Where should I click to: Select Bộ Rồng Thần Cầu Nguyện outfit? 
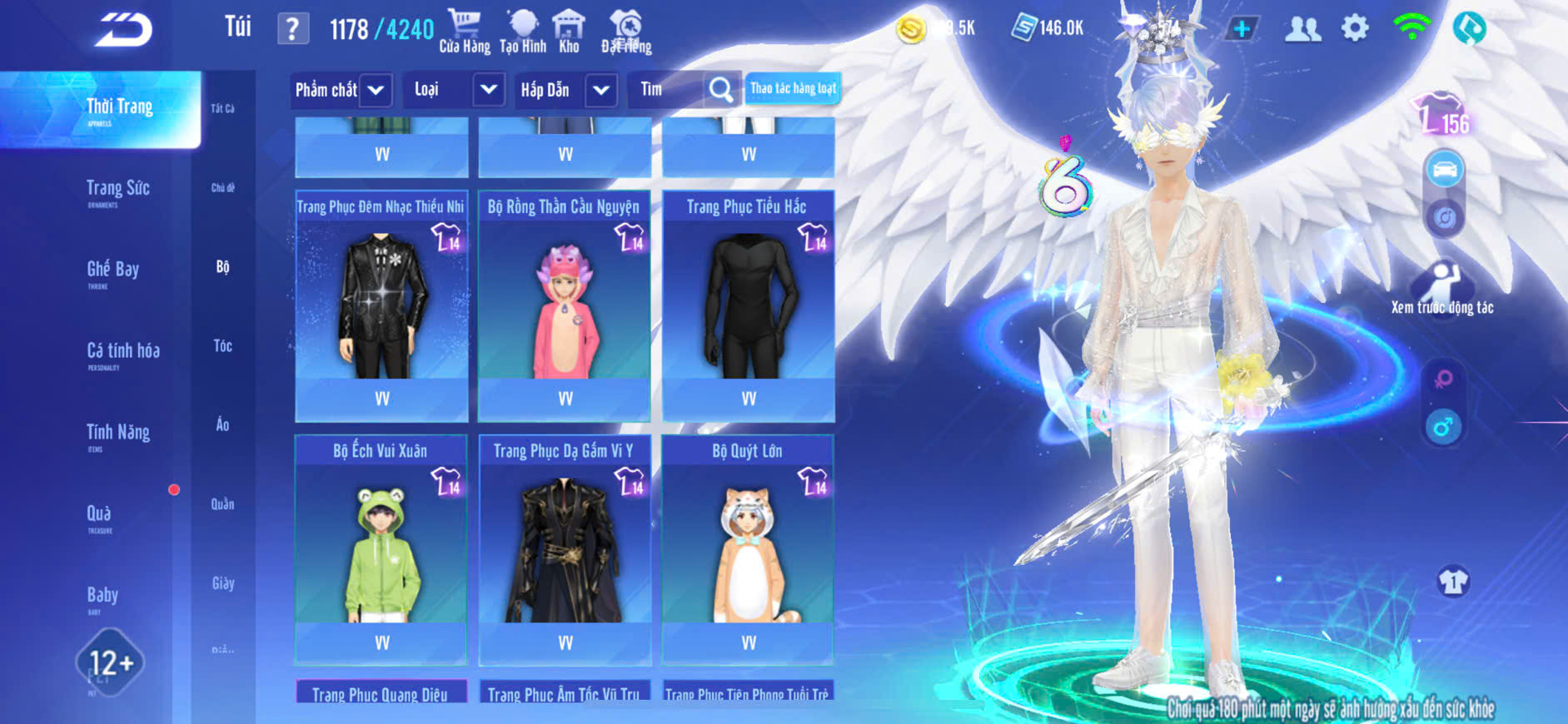pos(565,304)
